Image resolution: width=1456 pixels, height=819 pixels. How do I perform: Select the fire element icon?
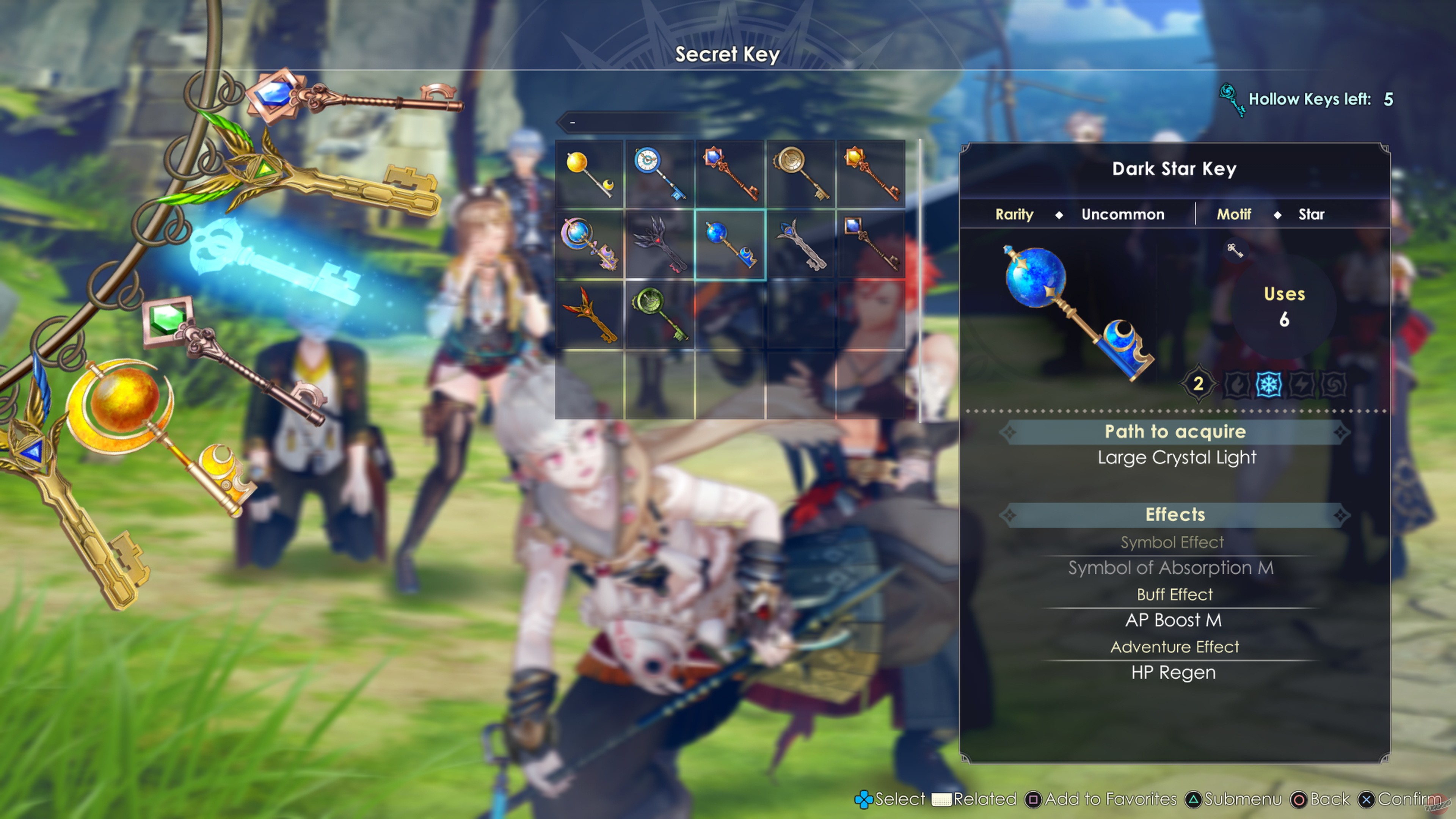click(1237, 385)
